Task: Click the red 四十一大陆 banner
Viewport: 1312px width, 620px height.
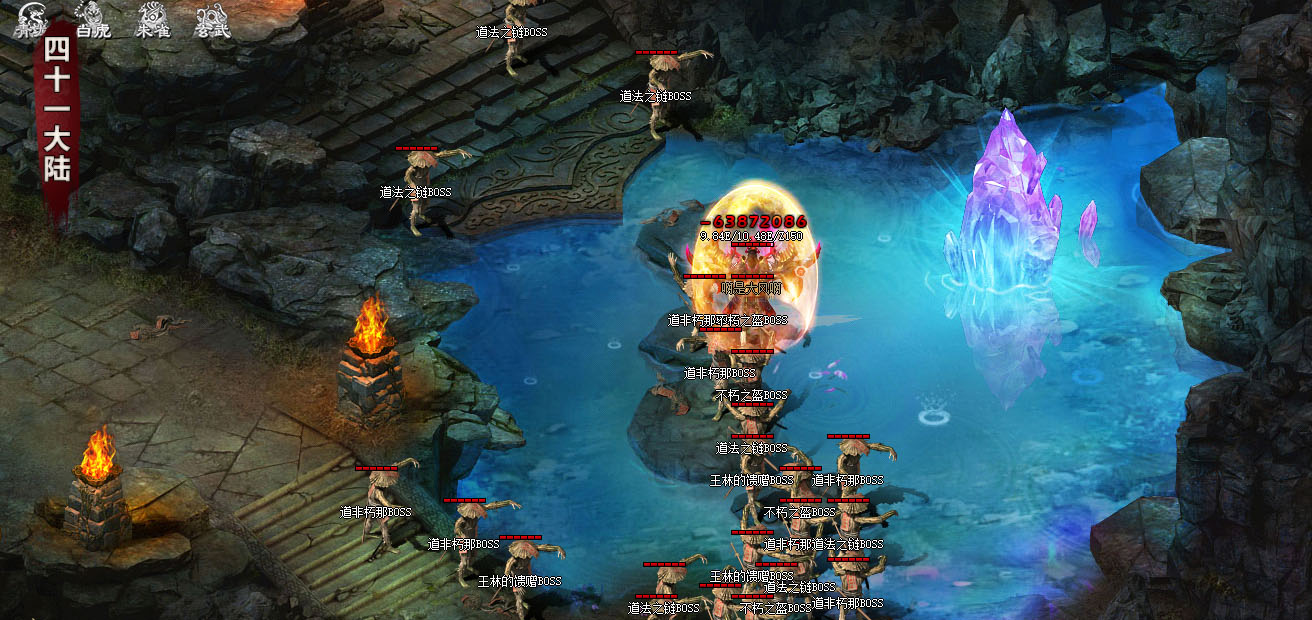Action: (x=56, y=122)
